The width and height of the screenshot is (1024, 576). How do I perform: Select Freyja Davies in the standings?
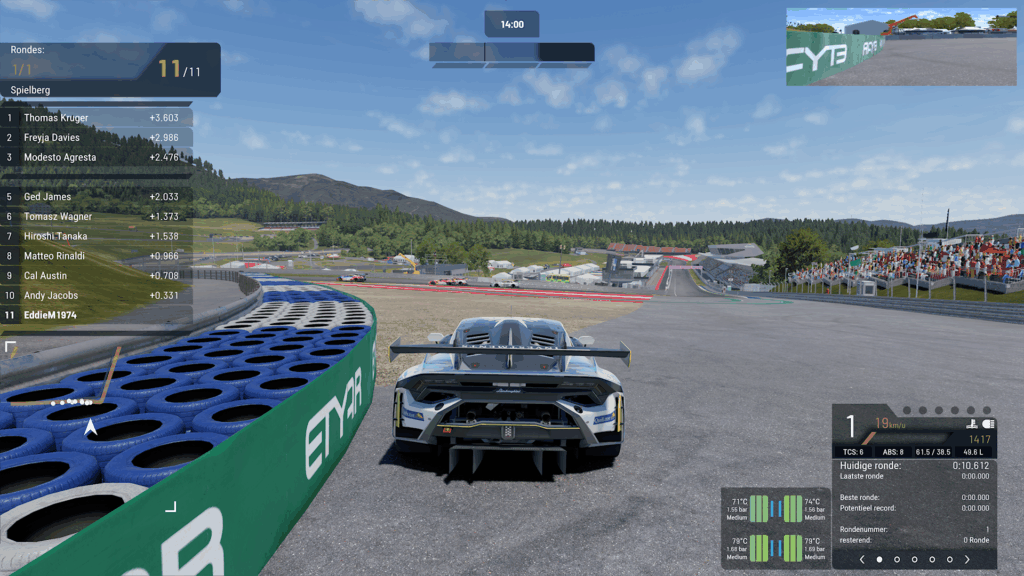tap(97, 138)
